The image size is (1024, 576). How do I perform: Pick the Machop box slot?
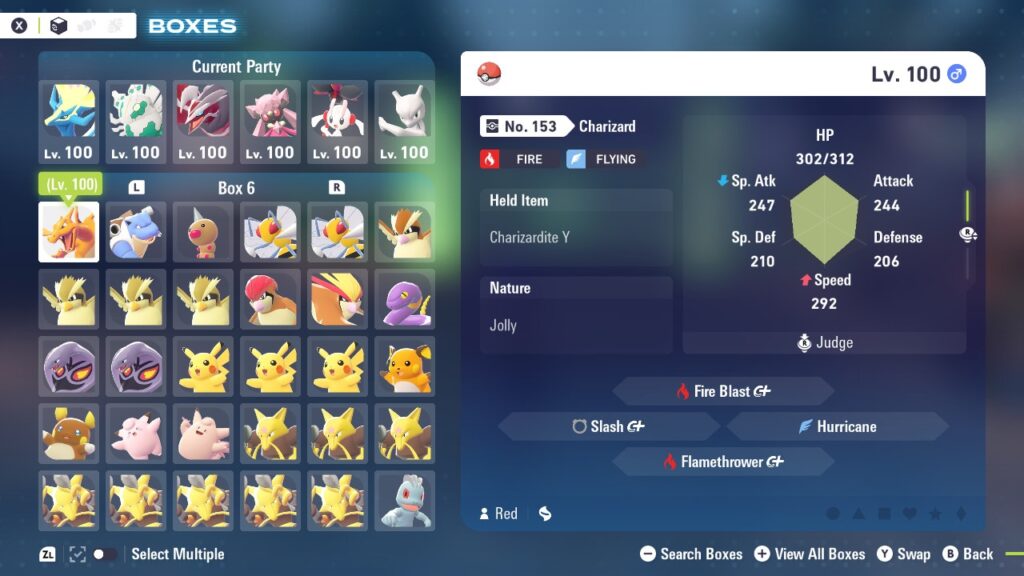pyautogui.click(x=405, y=499)
